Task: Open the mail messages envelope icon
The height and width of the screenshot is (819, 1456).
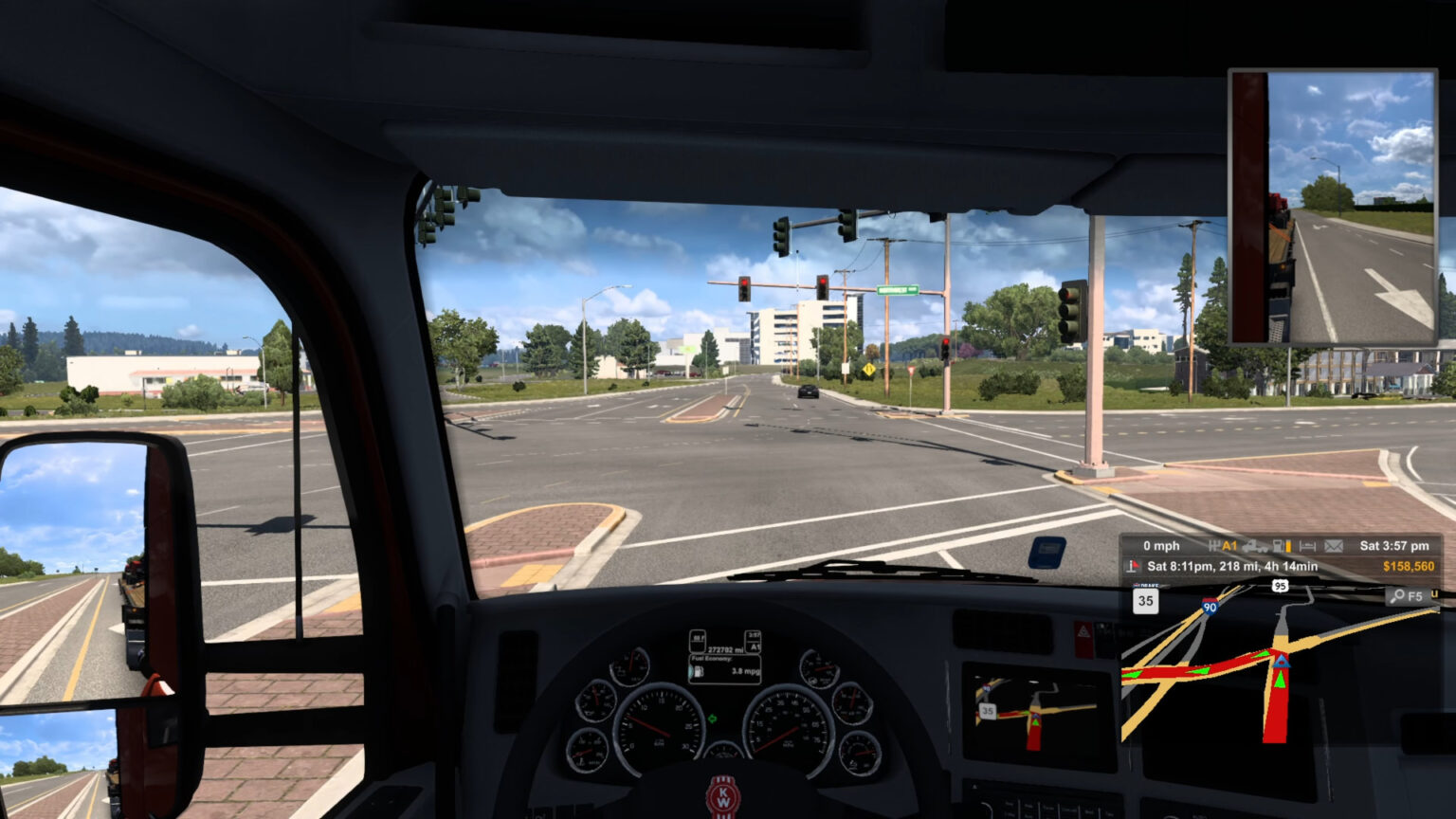Action: [x=1333, y=546]
